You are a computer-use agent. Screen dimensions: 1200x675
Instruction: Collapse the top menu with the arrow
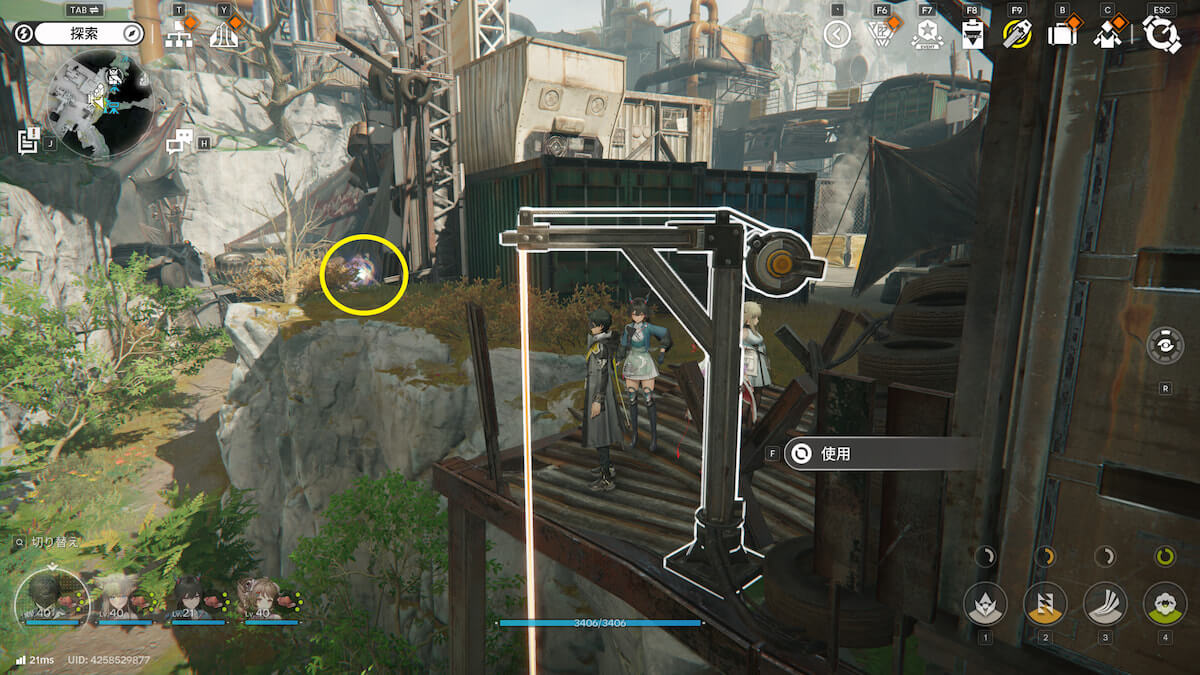(837, 35)
